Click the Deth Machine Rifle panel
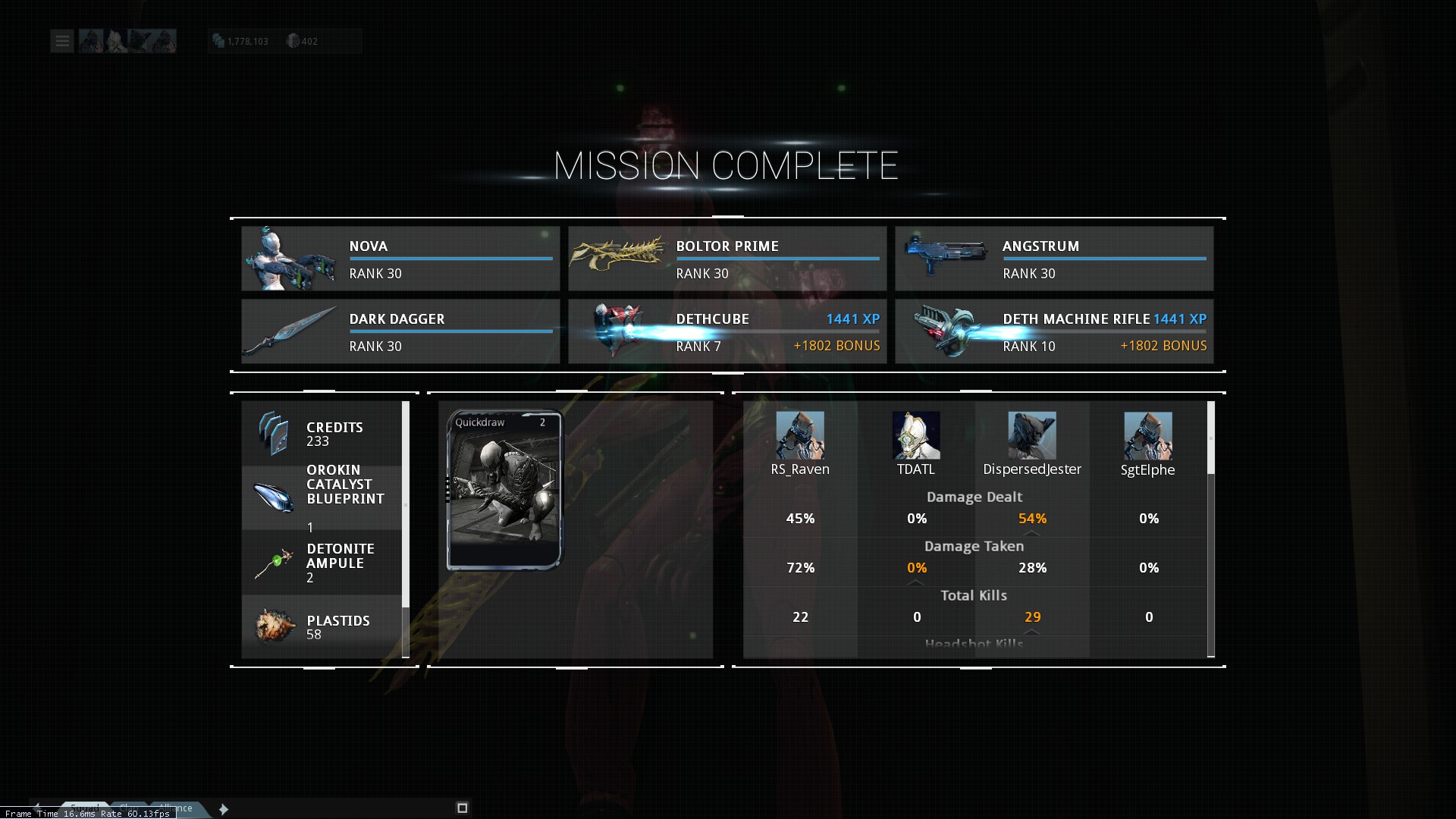The height and width of the screenshot is (819, 1456). (x=1053, y=331)
